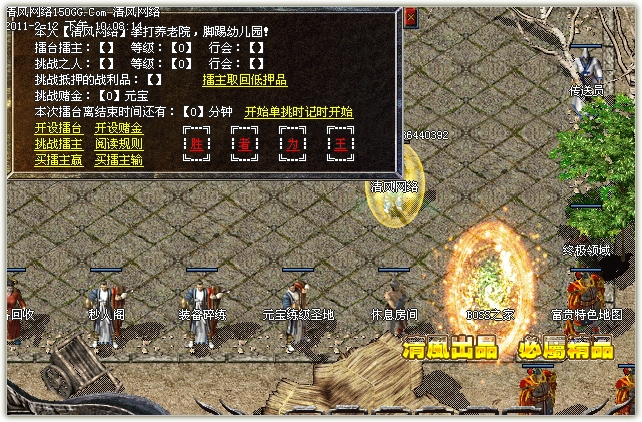Click the framed red 为 character
The width and height of the screenshot is (642, 422).
[x=293, y=143]
